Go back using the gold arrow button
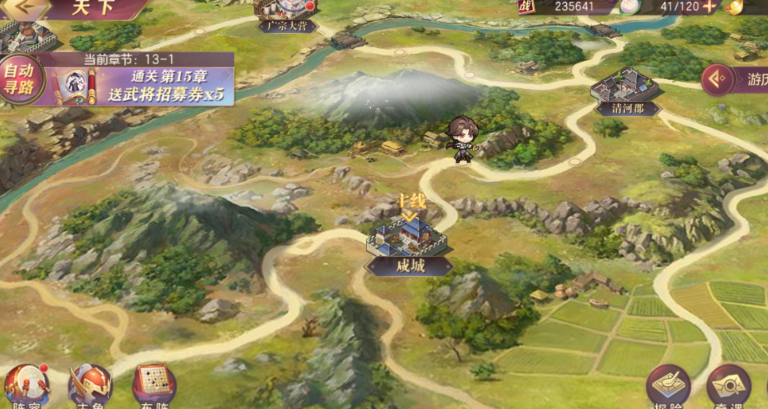The width and height of the screenshot is (768, 409). coord(30,6)
